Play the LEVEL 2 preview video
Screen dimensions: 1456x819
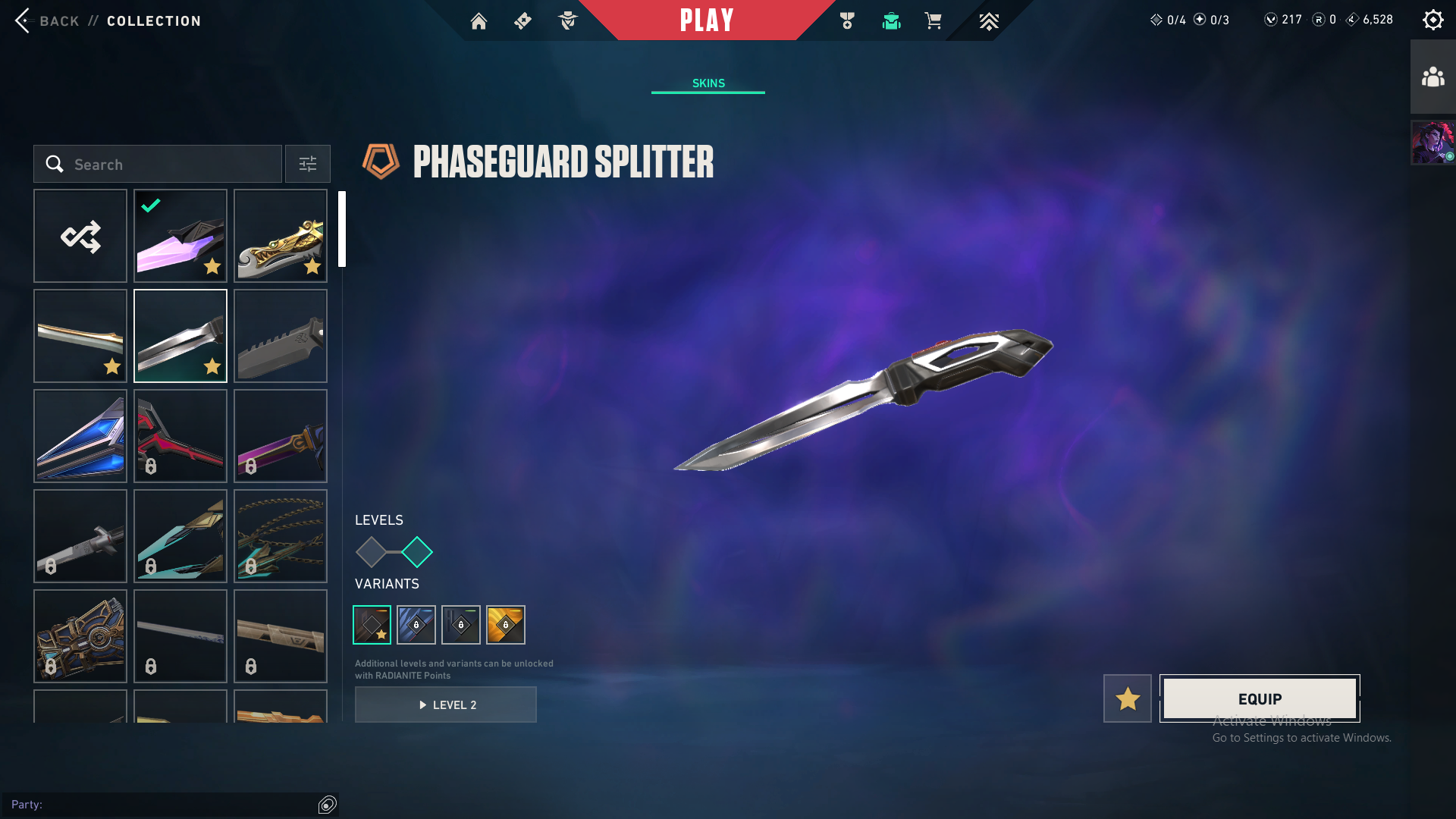(446, 704)
